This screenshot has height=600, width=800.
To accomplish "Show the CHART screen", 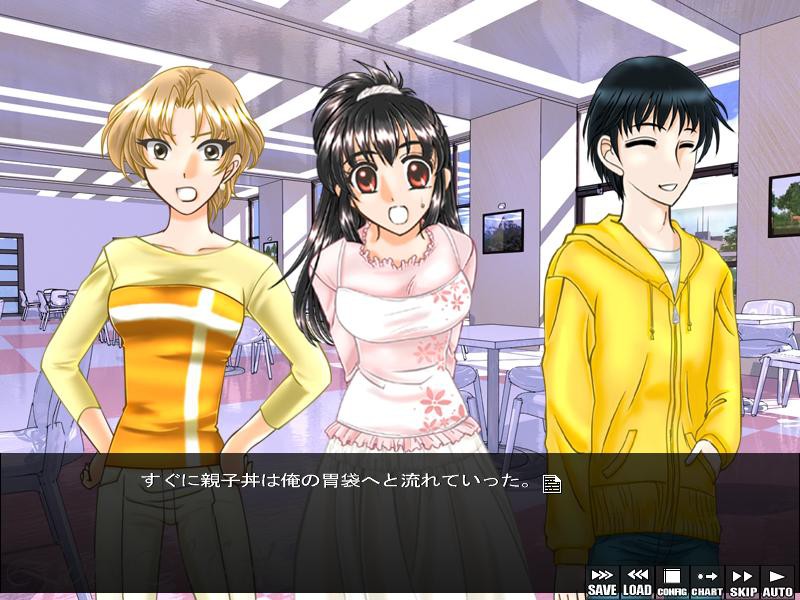I will tap(707, 581).
